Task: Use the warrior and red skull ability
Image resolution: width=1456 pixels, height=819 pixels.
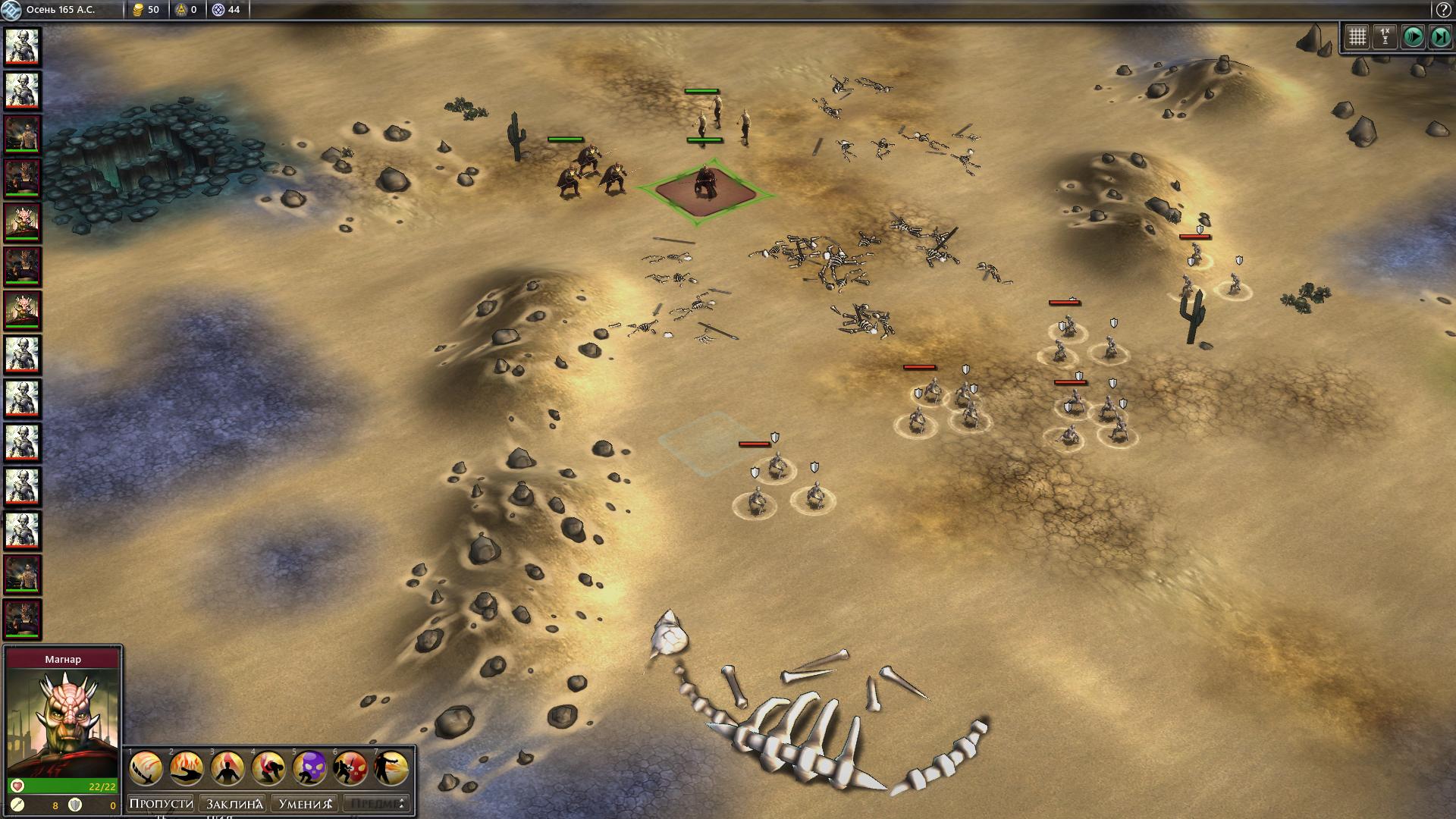Action: pos(350,769)
